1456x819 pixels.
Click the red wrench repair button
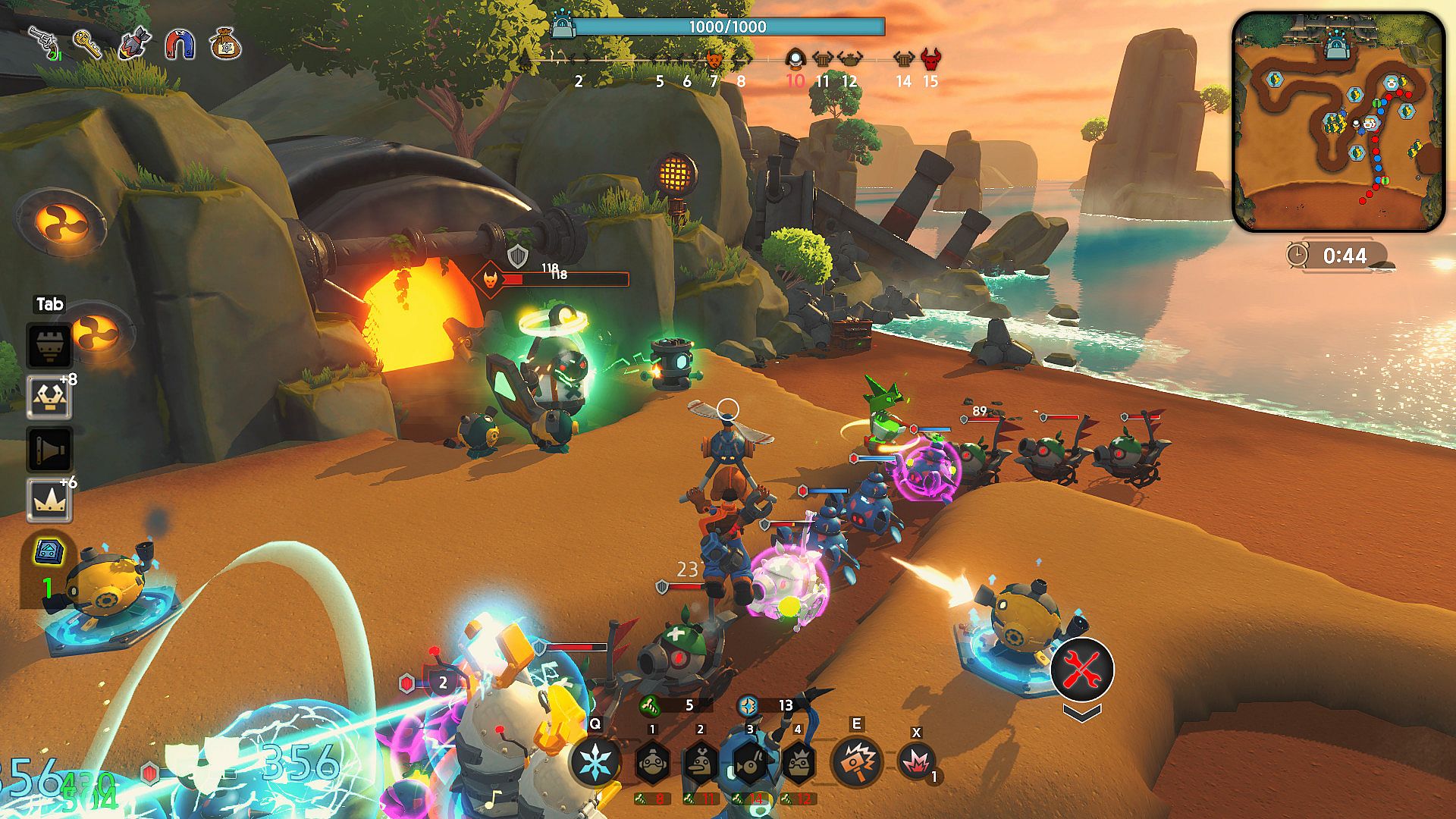1082,668
